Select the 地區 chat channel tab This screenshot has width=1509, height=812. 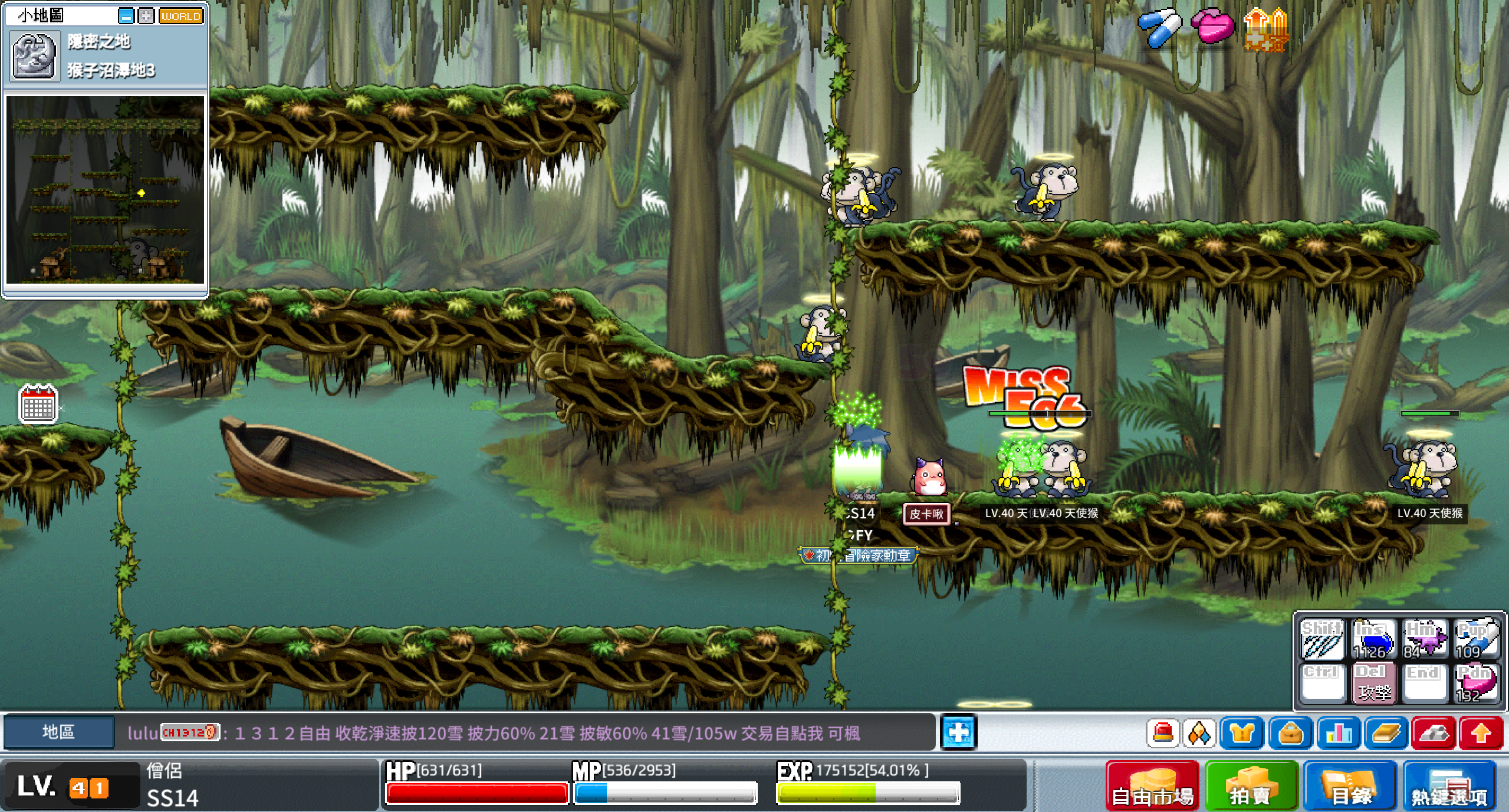click(x=58, y=732)
